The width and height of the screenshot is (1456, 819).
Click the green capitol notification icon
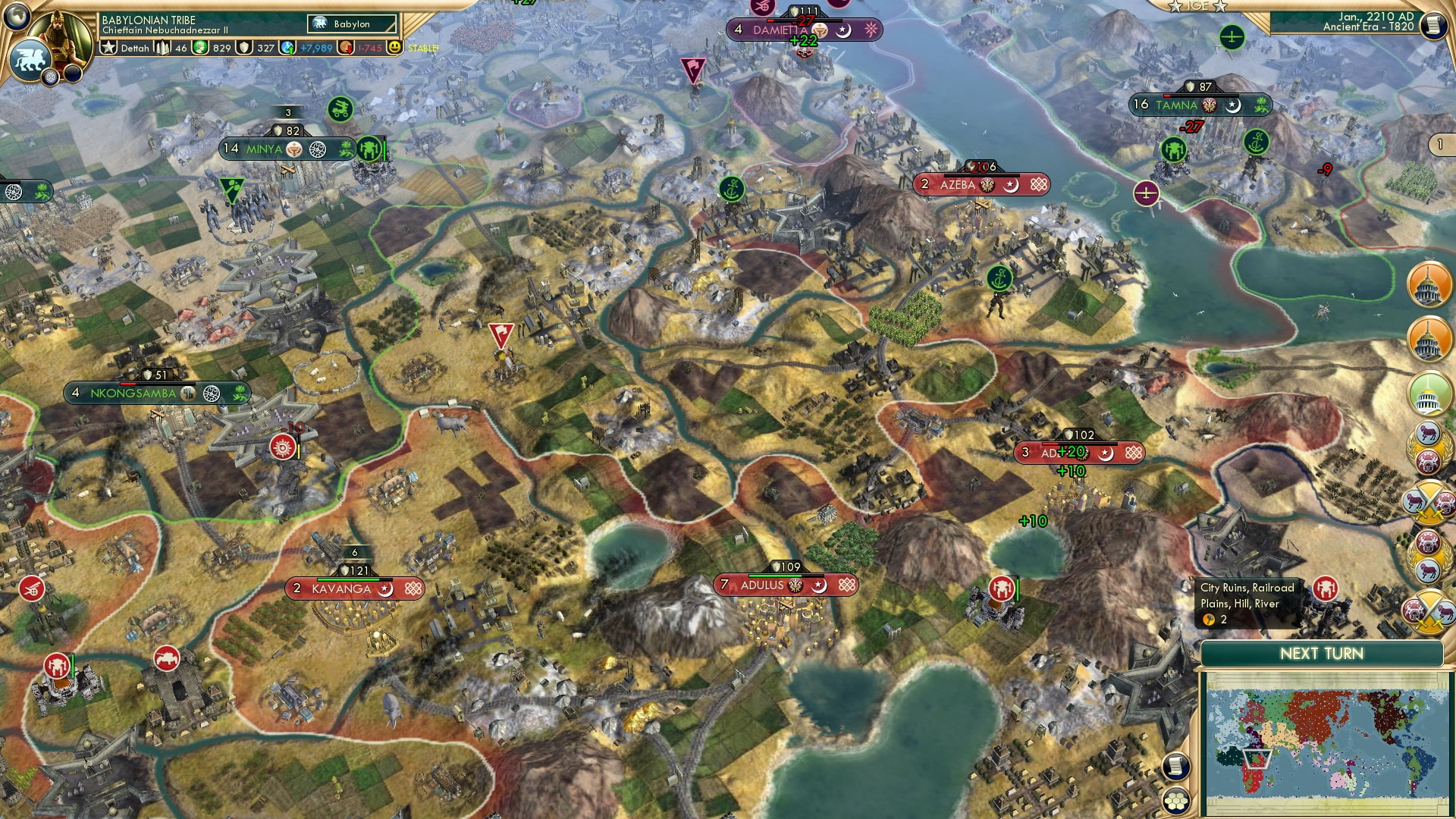click(x=1429, y=393)
